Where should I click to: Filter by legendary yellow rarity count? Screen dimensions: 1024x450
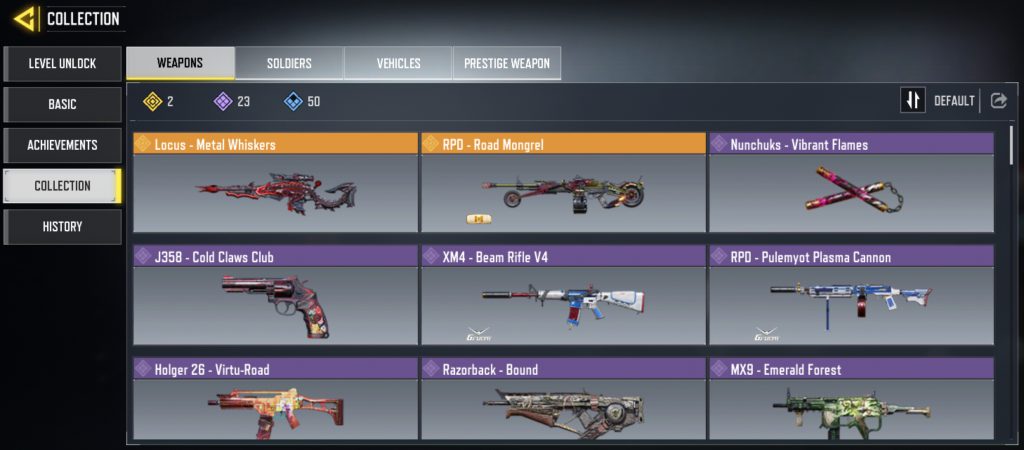pos(158,101)
